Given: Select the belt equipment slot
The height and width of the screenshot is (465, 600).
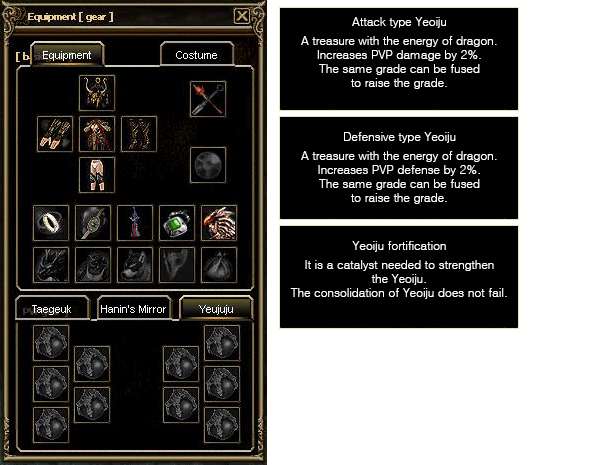Looking at the screenshot, I should pos(93,222).
